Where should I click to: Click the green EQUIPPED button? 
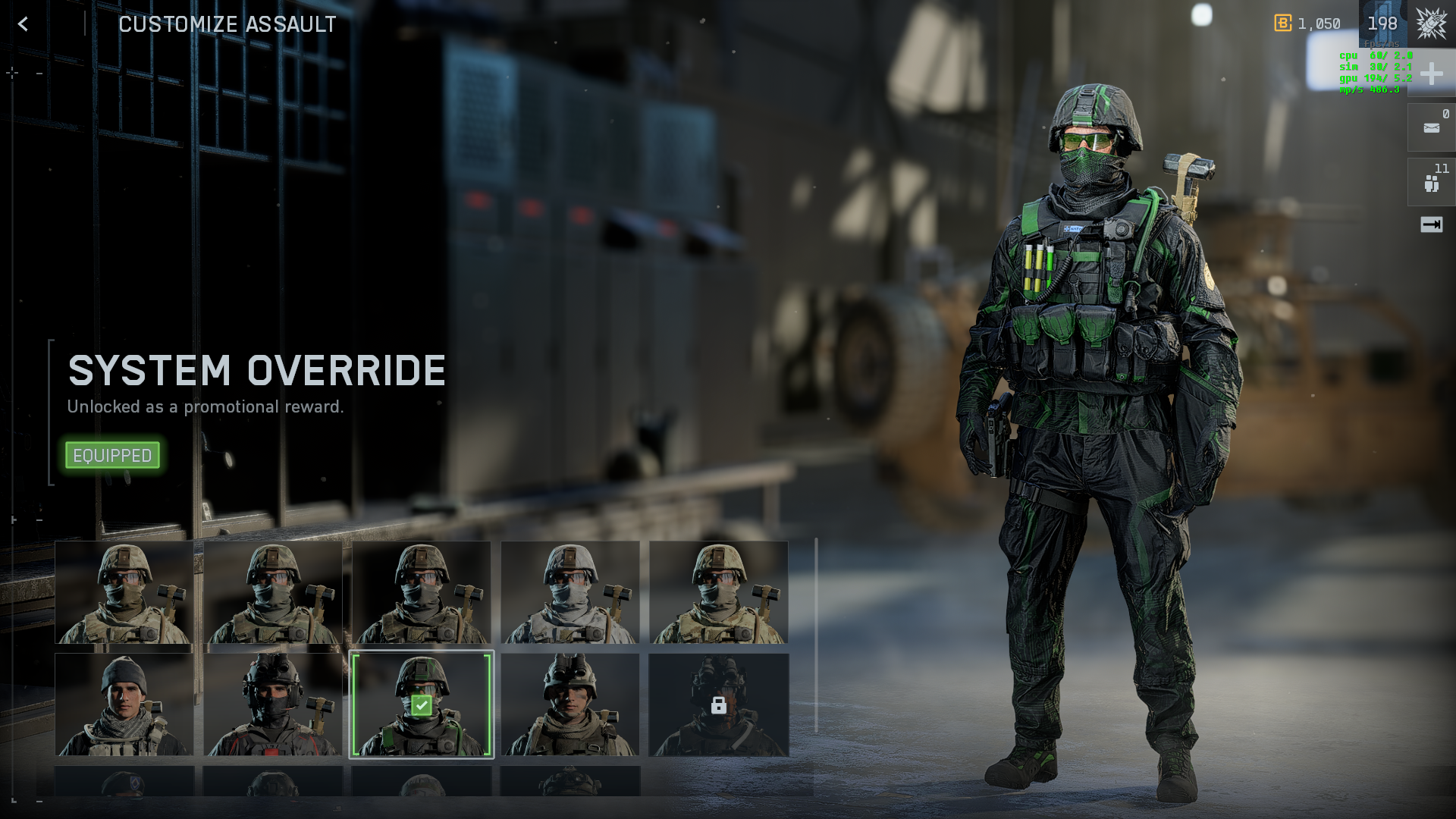[112, 455]
